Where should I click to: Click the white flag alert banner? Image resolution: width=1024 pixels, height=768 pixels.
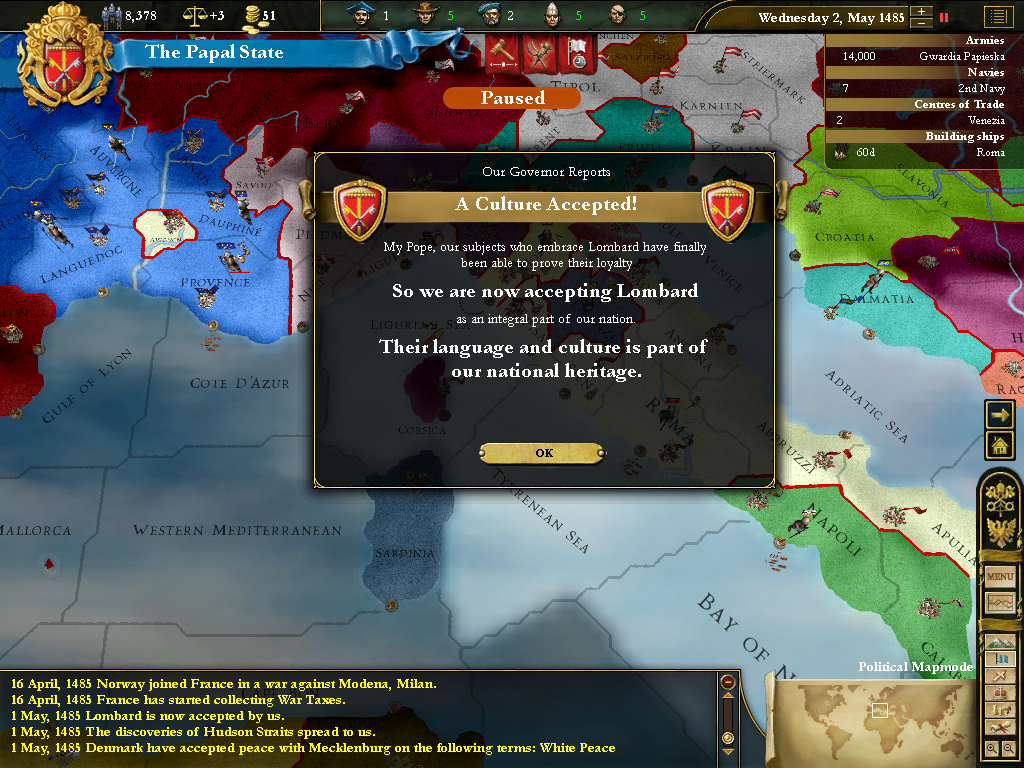pos(578,53)
